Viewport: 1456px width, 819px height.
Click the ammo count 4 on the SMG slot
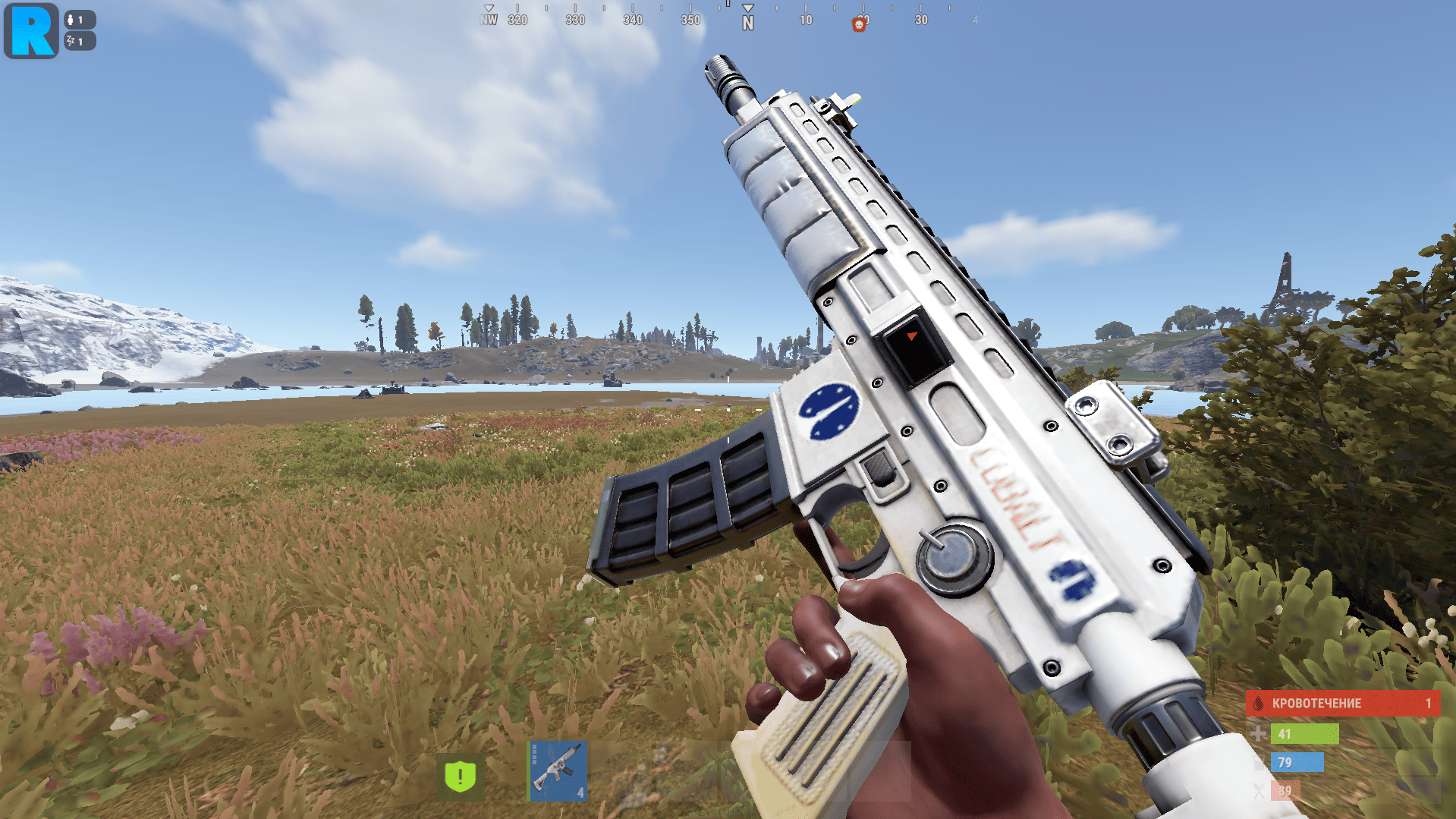pos(580,792)
